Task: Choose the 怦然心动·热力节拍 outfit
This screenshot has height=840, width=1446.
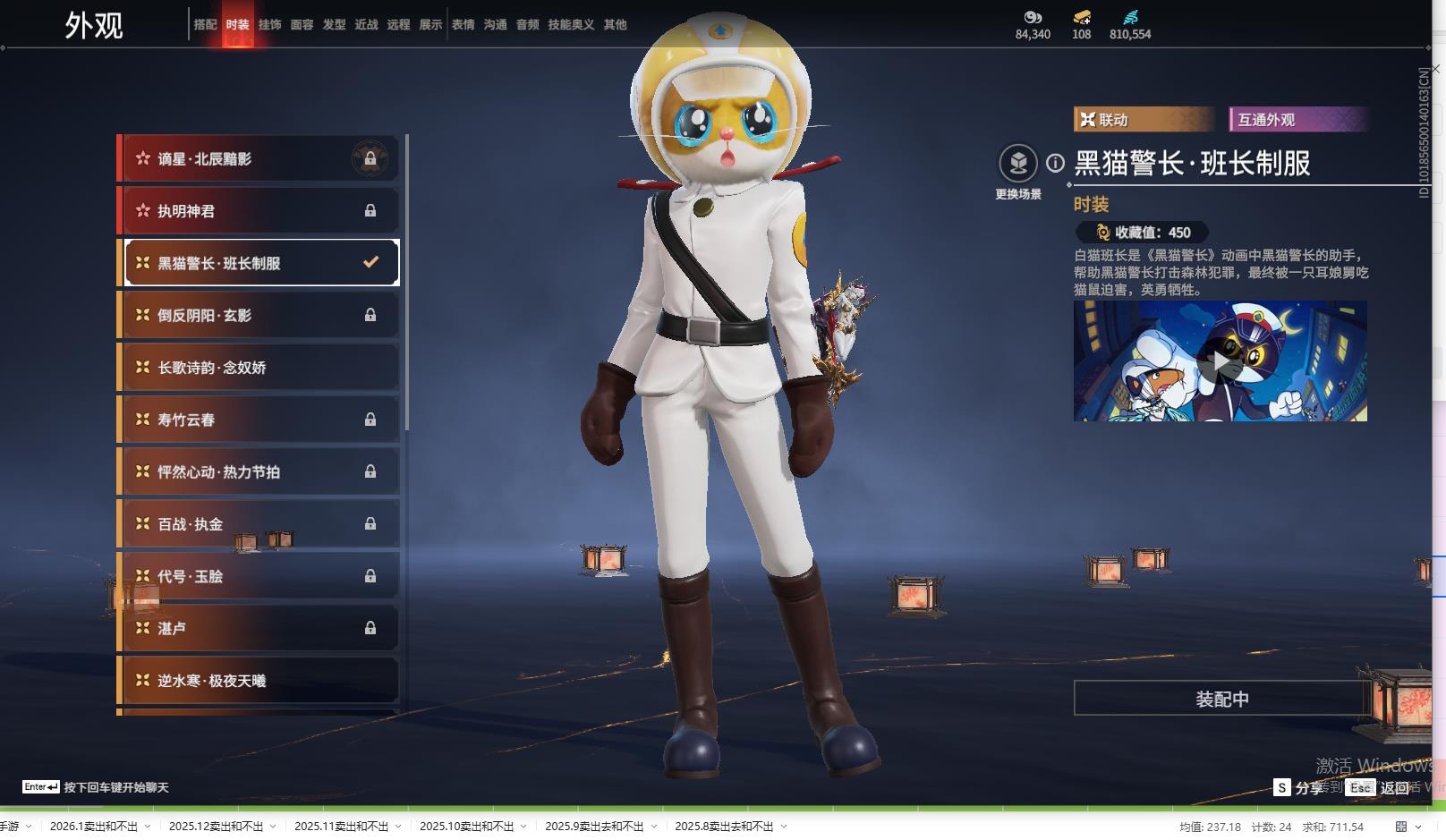Action: coord(259,472)
